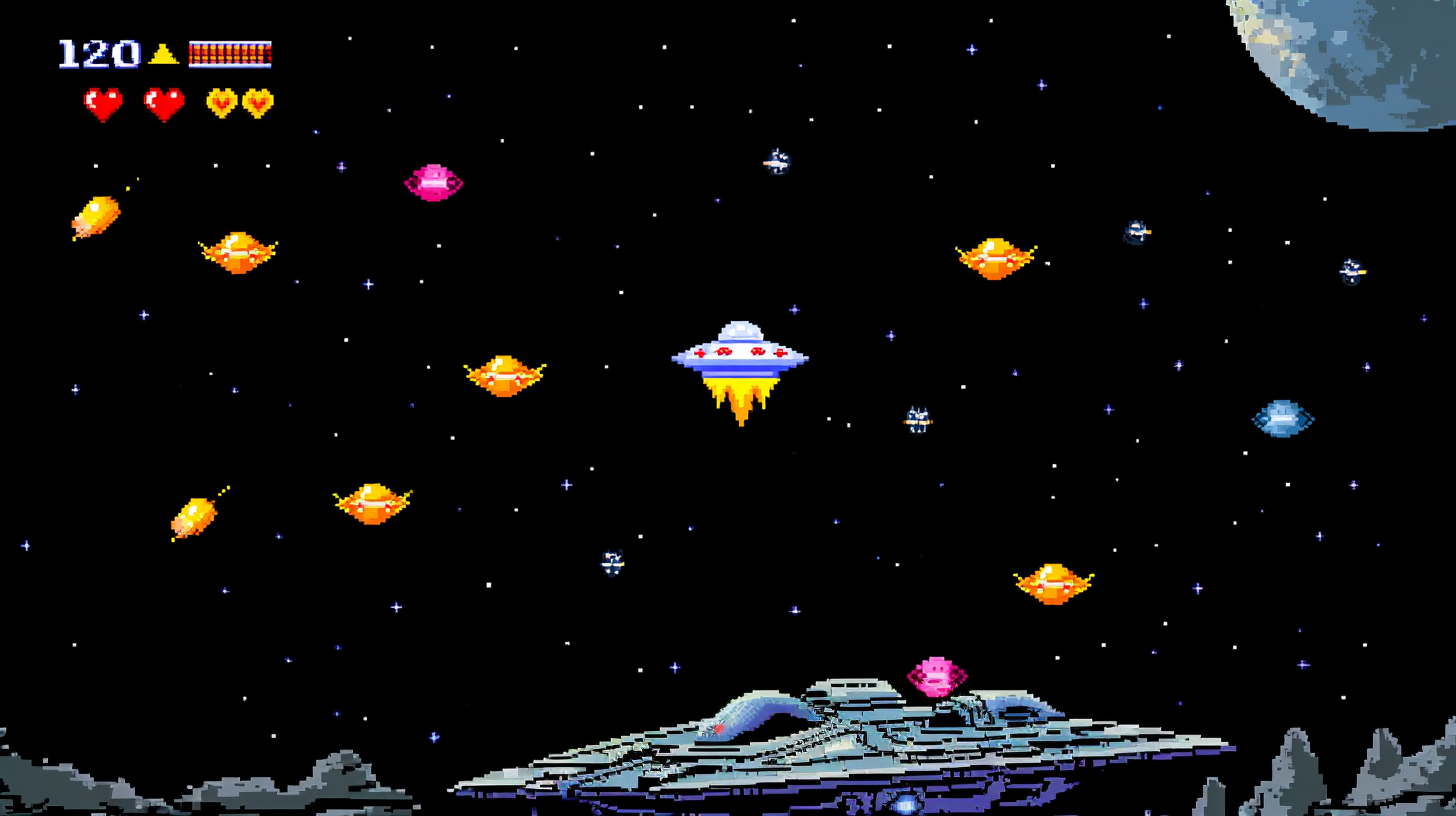The width and height of the screenshot is (1456, 816).
Task: Click the pink UFO near the top left
Action: tap(432, 182)
